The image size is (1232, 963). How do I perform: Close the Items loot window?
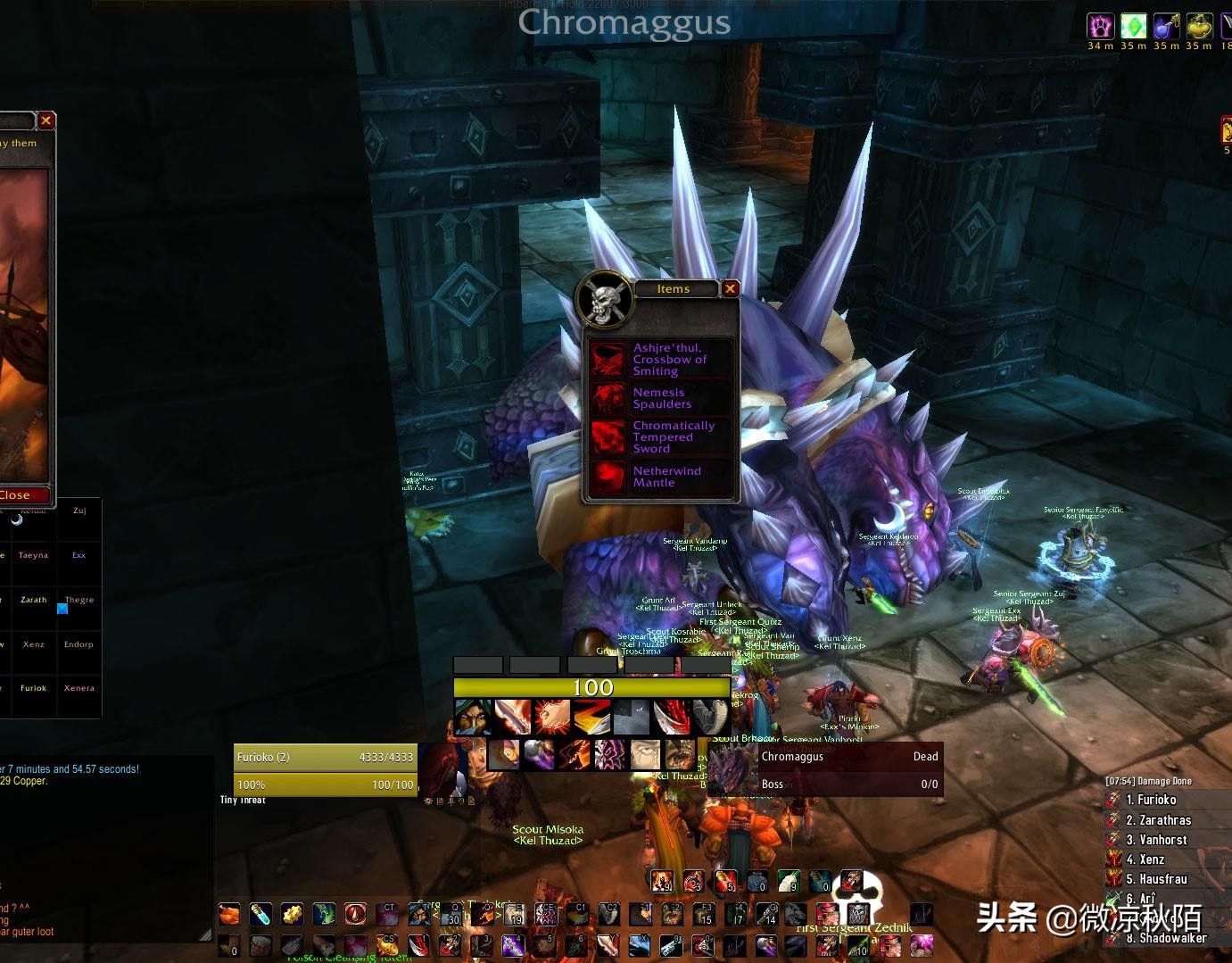coord(730,288)
